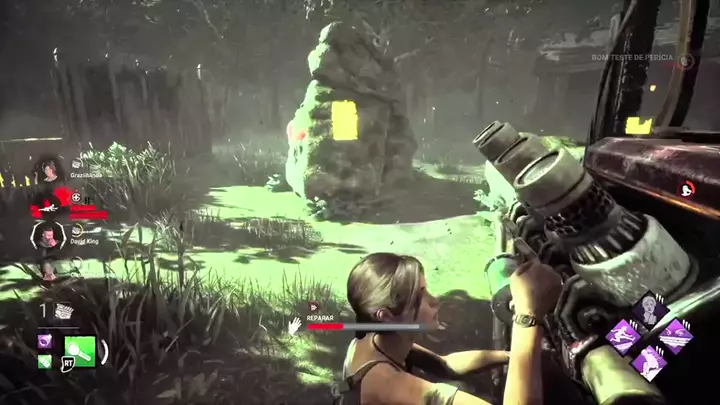Select David King's survivor portrait
Image resolution: width=720 pixels, height=405 pixels.
click(47, 237)
